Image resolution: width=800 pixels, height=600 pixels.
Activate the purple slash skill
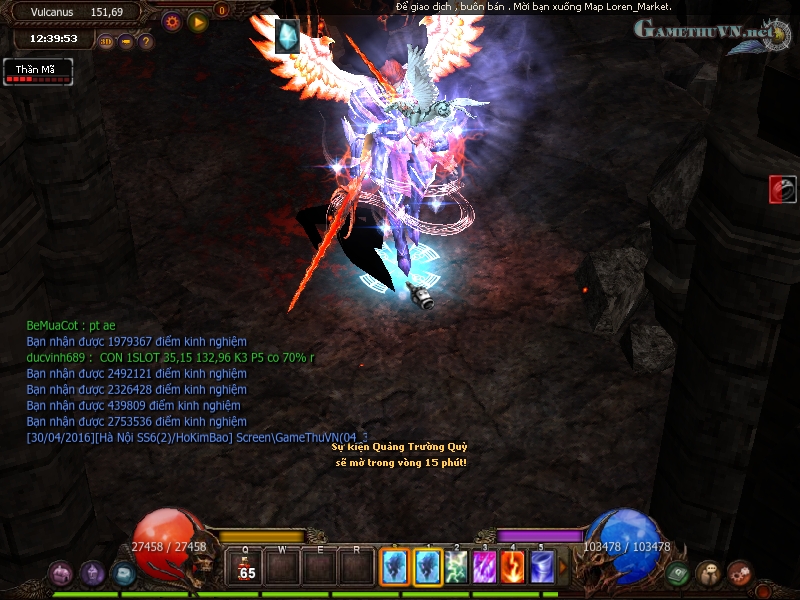click(485, 568)
